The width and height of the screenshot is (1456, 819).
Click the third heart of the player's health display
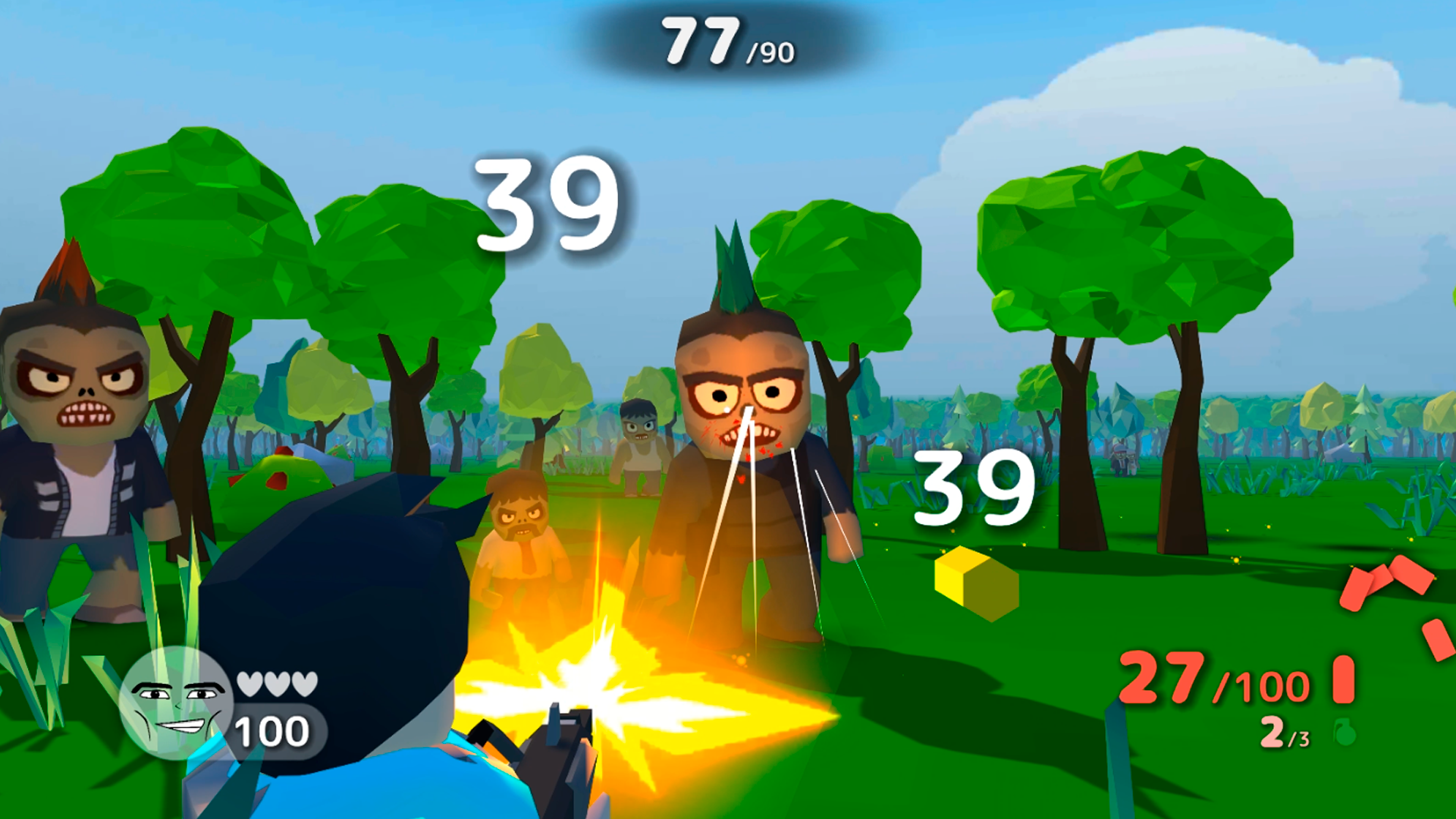pyautogui.click(x=303, y=682)
